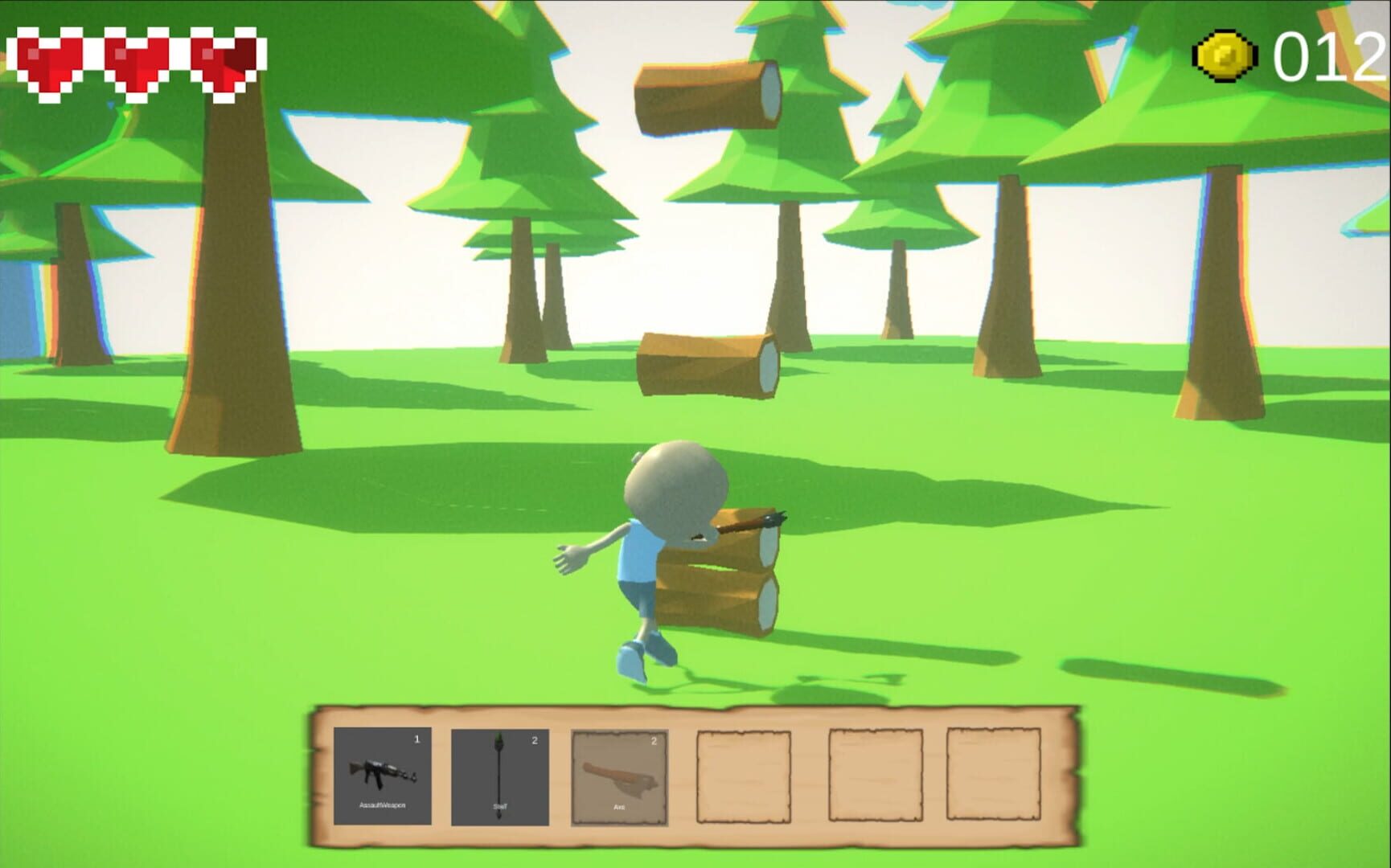Click the quantity badge 2 on the Axe slot
The height and width of the screenshot is (868, 1391).
click(653, 741)
